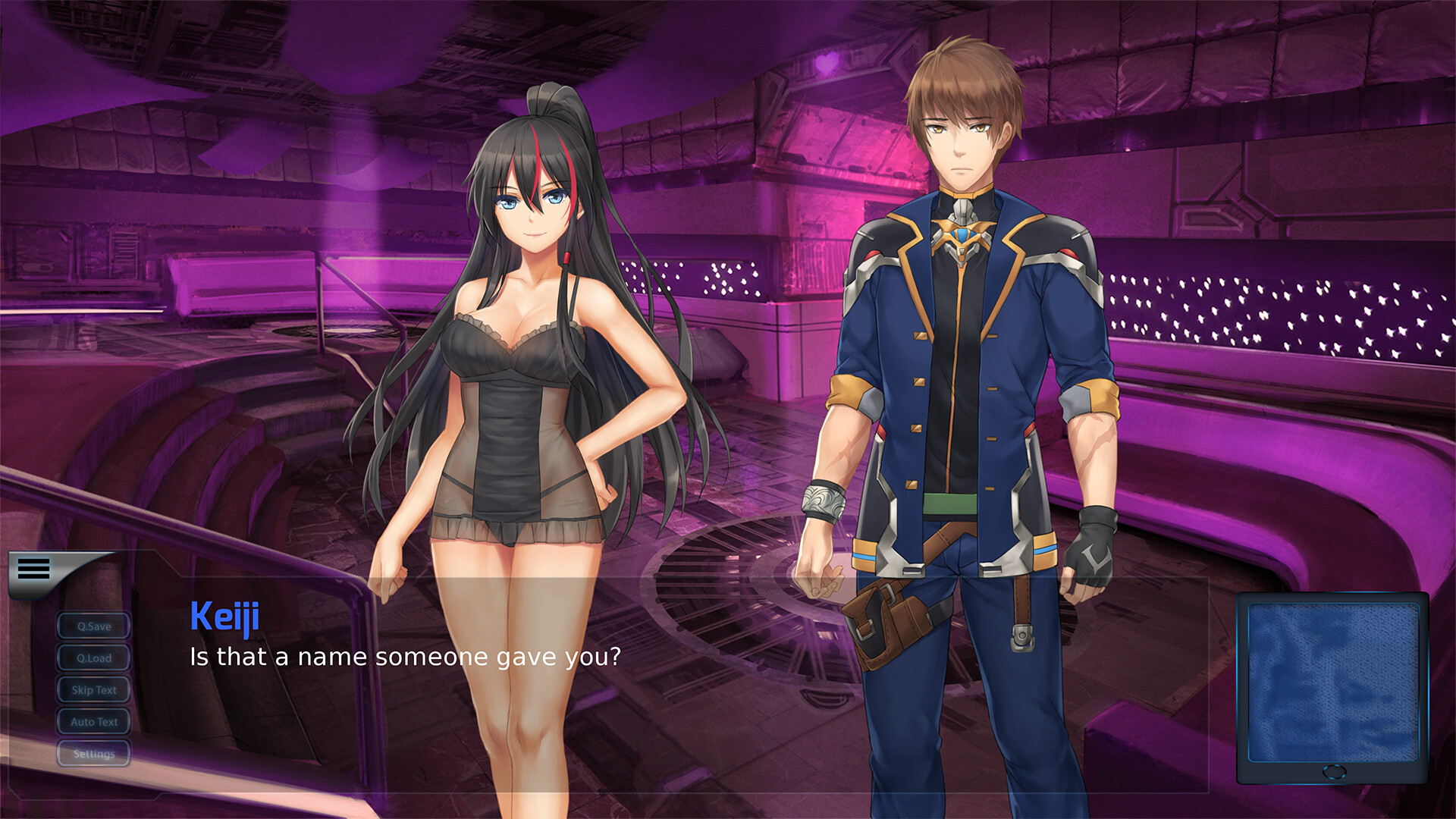This screenshot has height=819, width=1456.
Task: Click the Keiji name label
Action: 225,616
